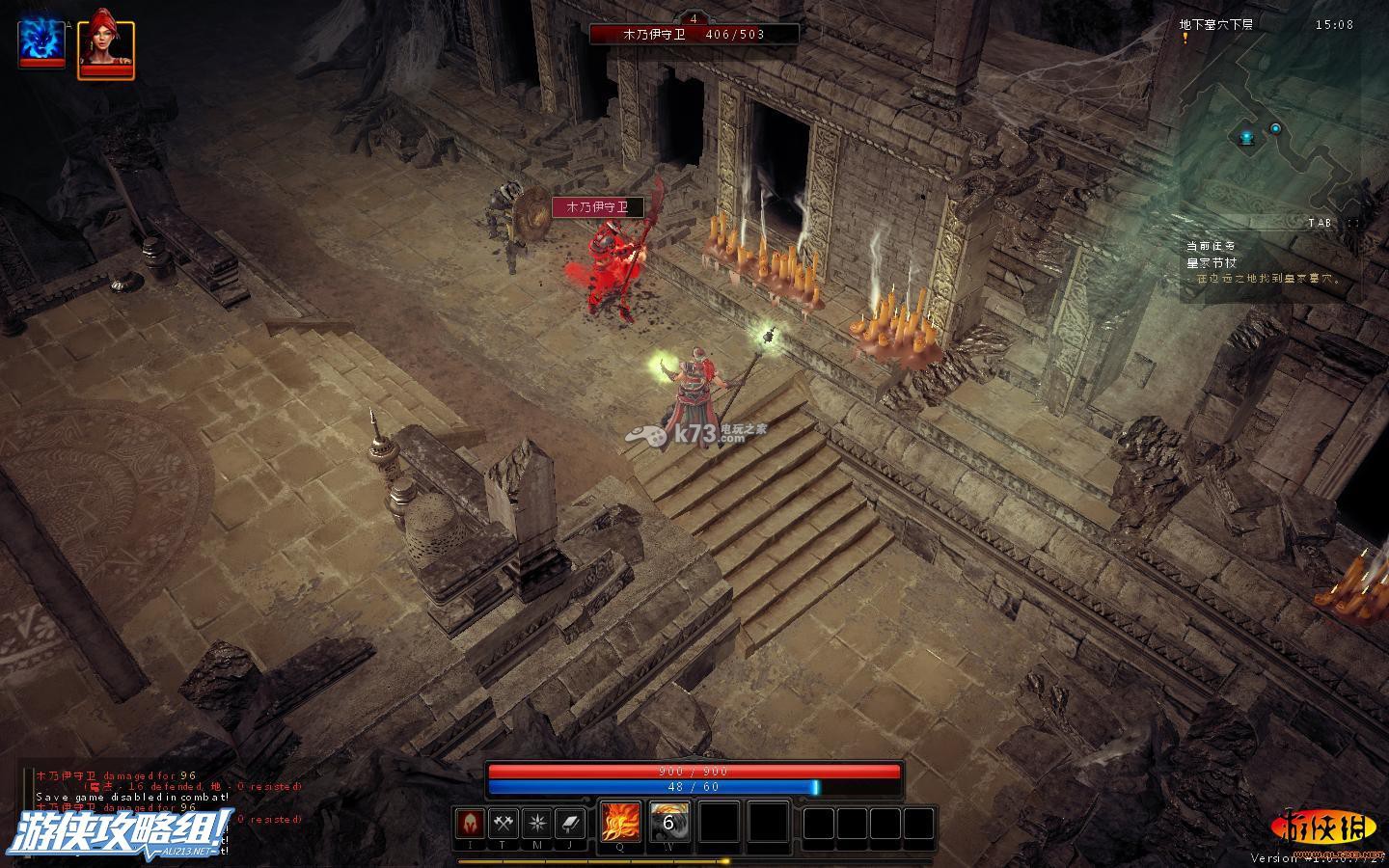Open the helmet inventory button
Screen dimensions: 1389x868
point(471,824)
